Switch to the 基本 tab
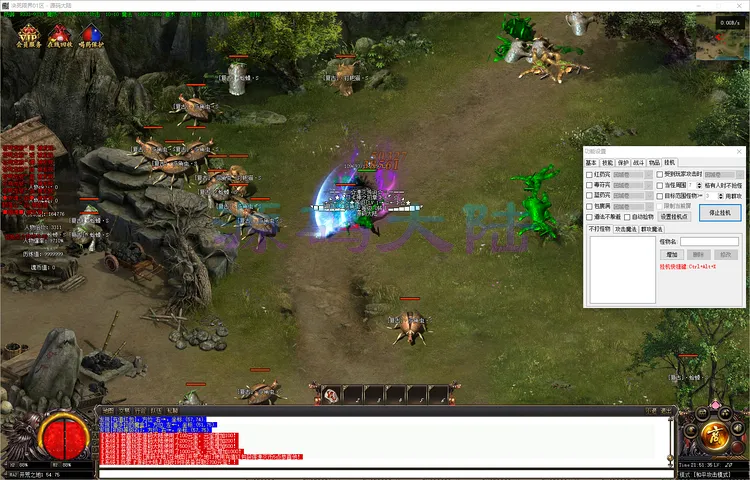Image resolution: width=750 pixels, height=480 pixels. [591, 162]
